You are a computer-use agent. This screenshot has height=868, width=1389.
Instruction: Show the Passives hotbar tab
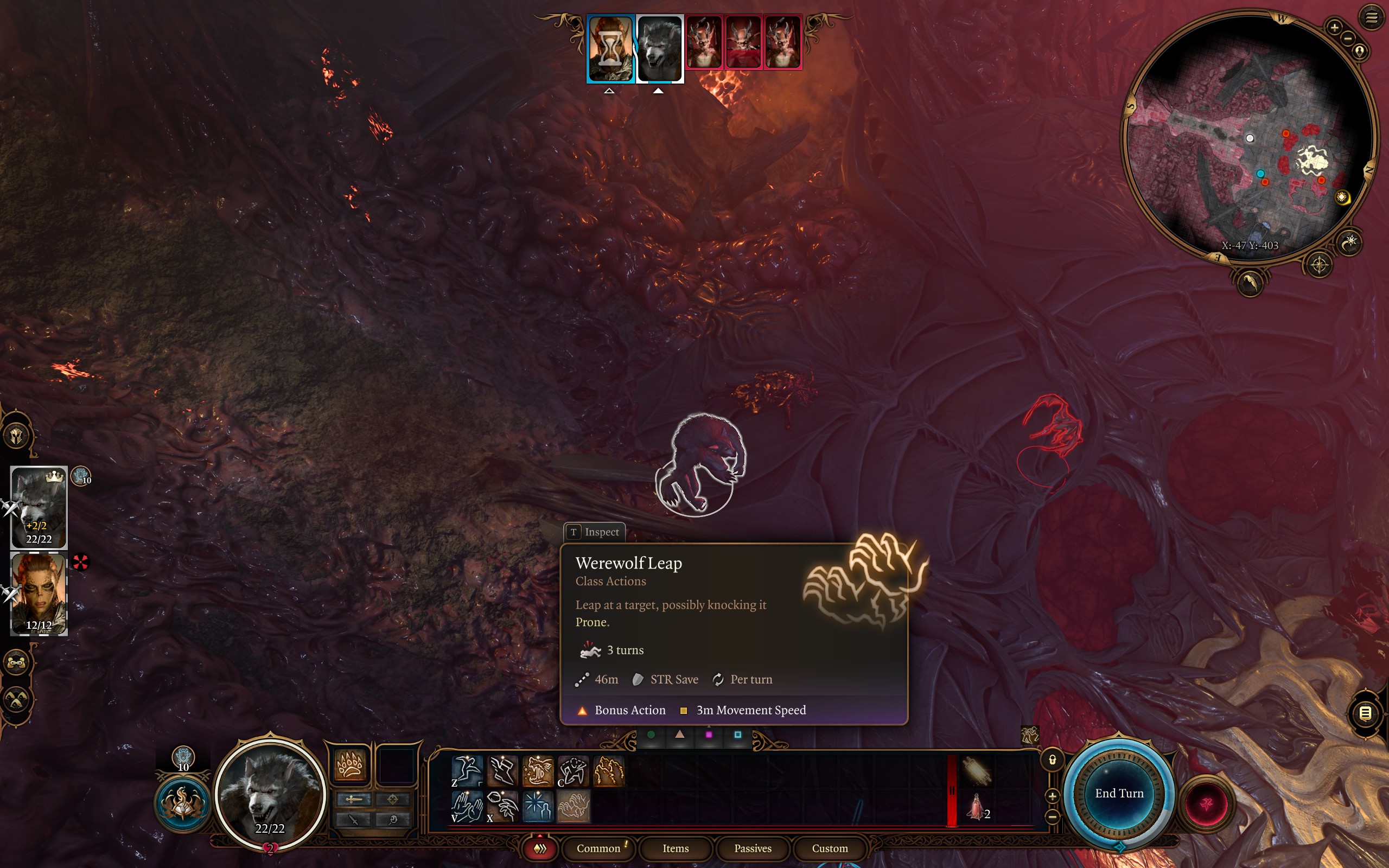(753, 848)
